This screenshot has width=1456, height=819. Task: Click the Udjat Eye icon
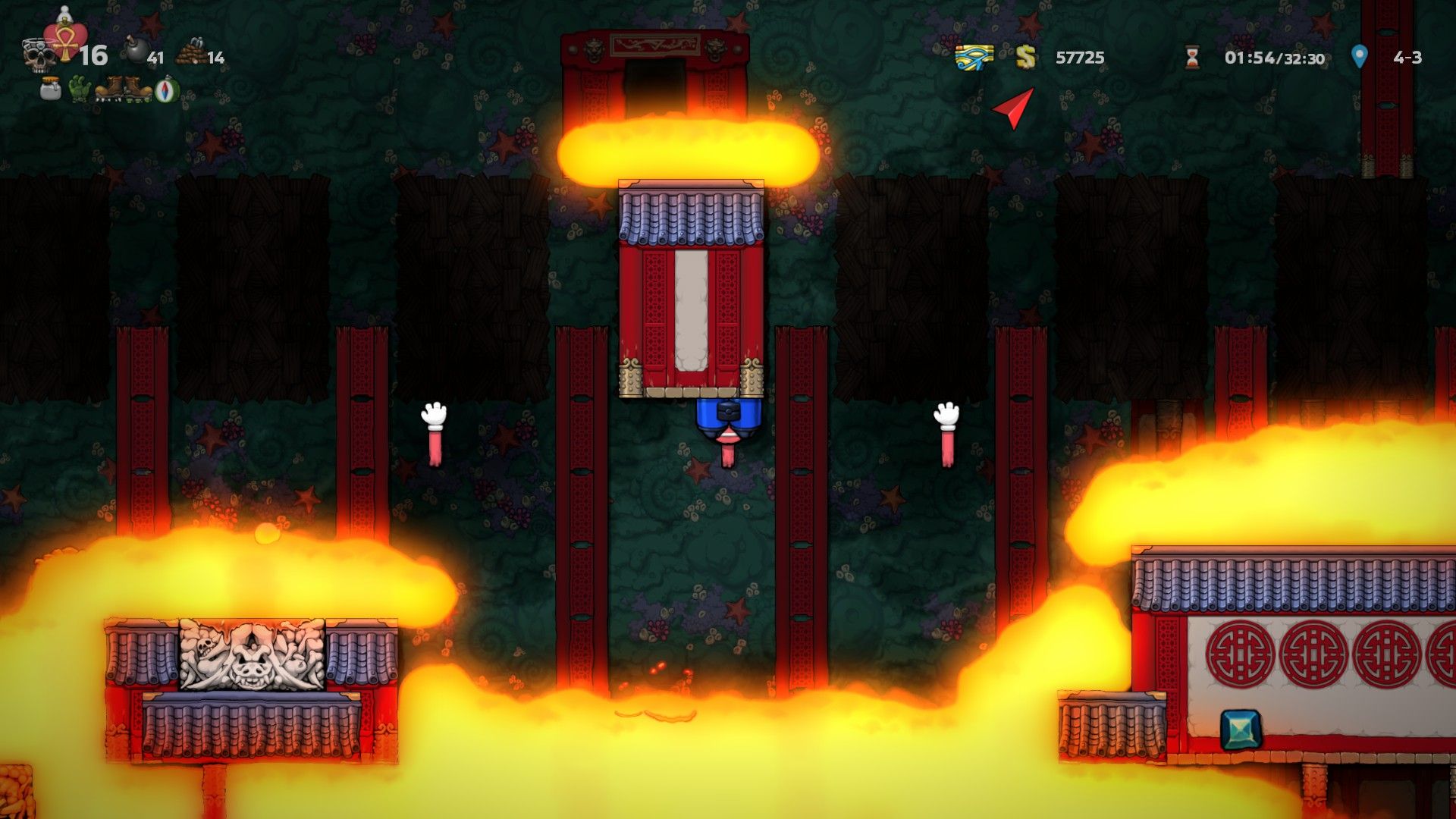pos(974,57)
